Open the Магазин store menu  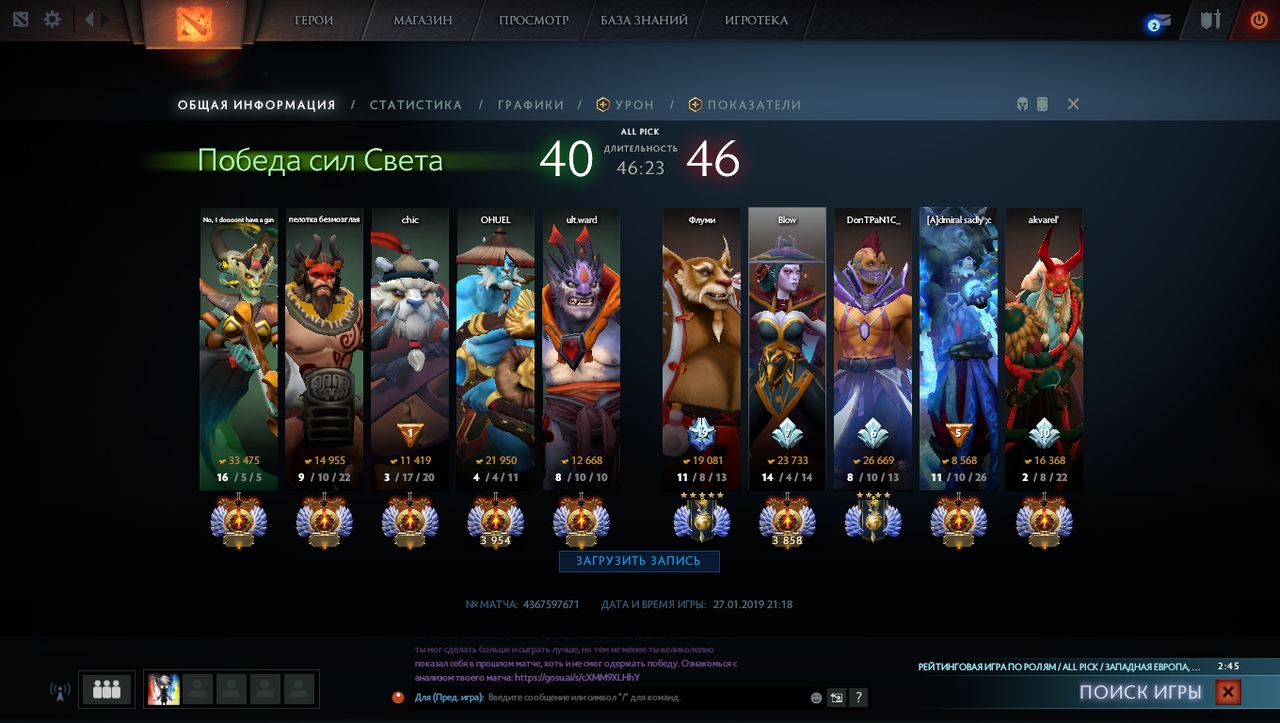click(423, 20)
